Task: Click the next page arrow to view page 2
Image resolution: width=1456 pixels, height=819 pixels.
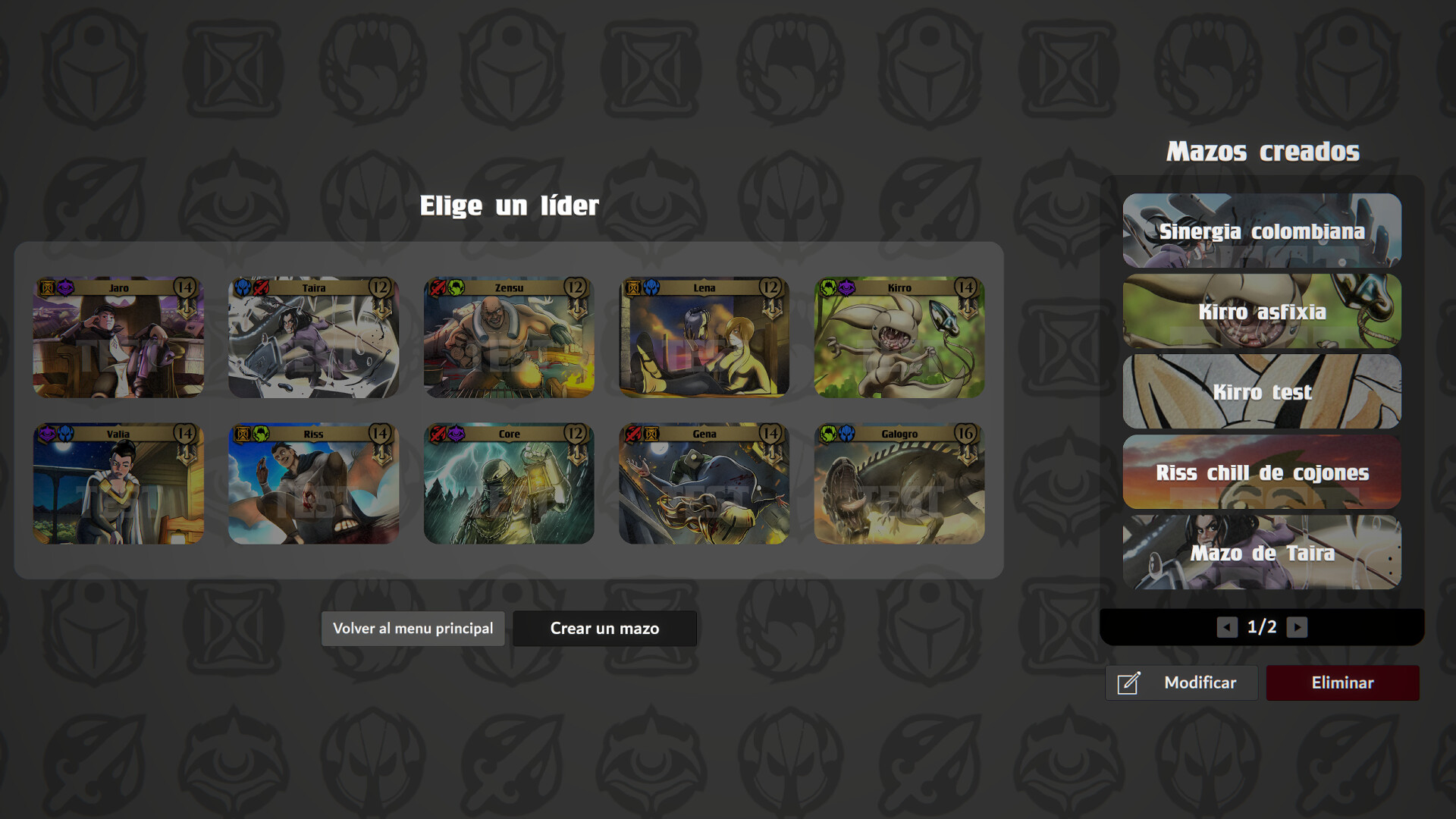Action: (1299, 627)
